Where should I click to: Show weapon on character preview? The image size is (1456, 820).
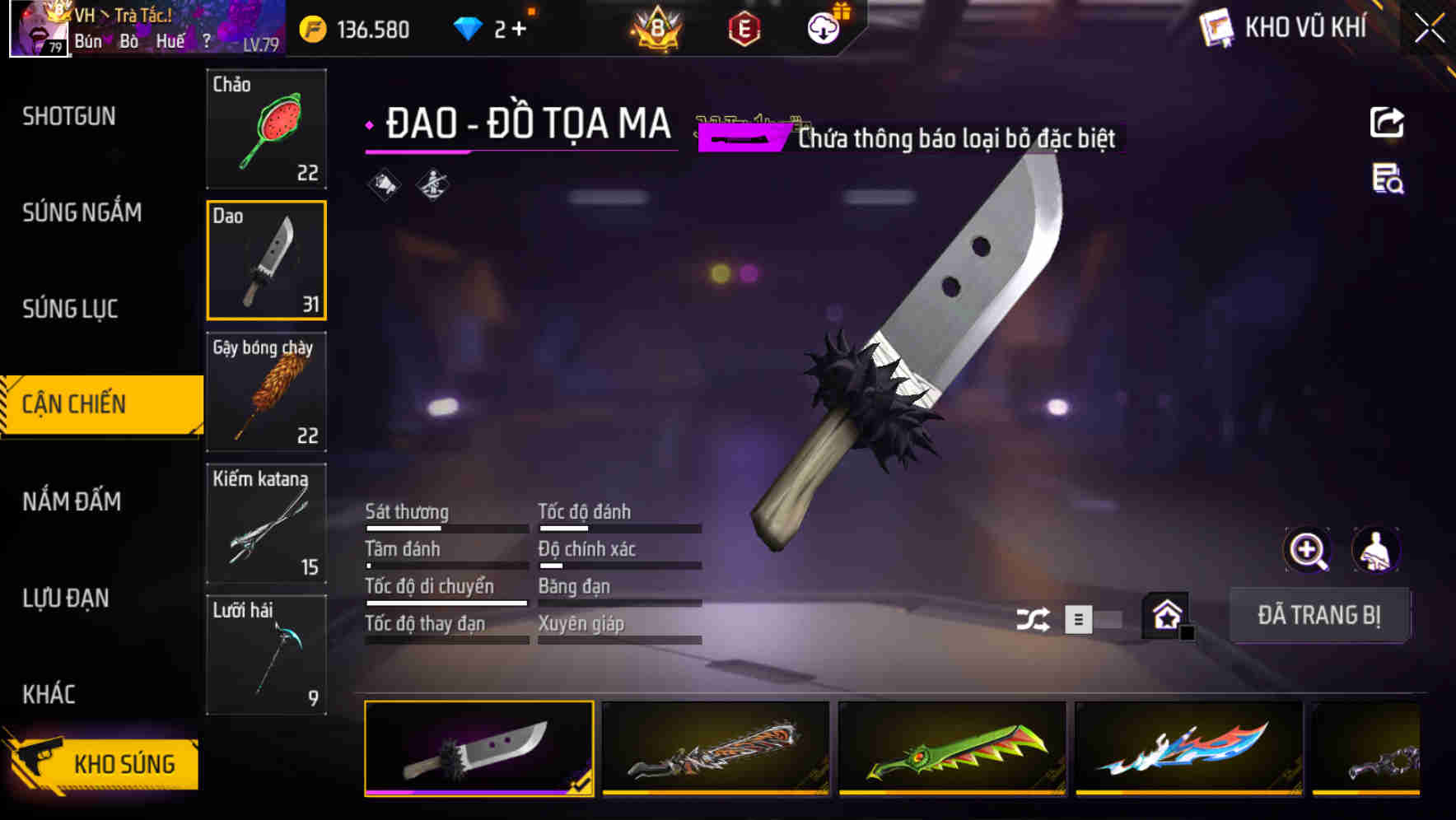coord(1377,549)
